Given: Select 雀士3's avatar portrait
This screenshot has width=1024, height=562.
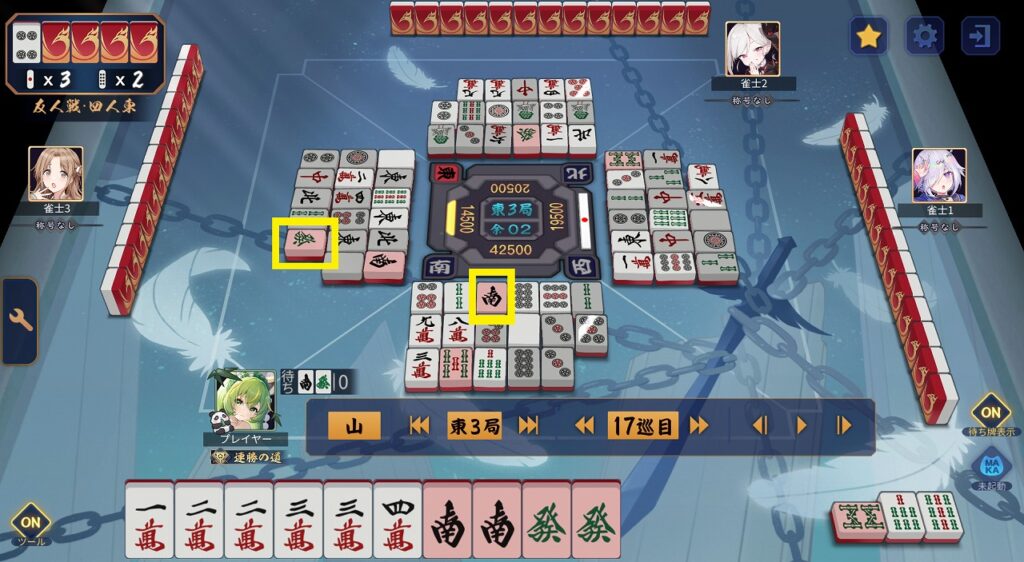Looking at the screenshot, I should 55,174.
